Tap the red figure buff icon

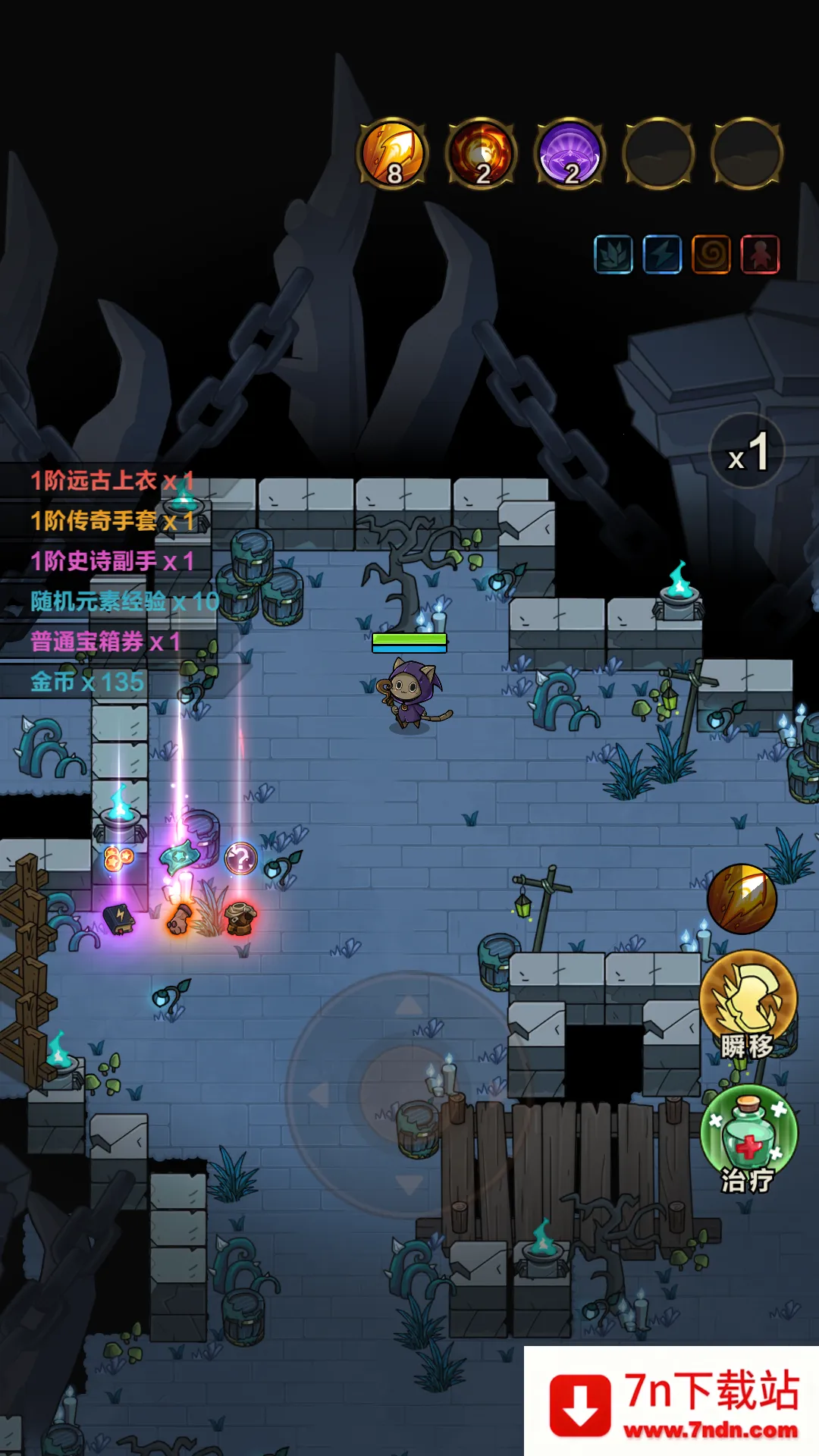click(760, 254)
